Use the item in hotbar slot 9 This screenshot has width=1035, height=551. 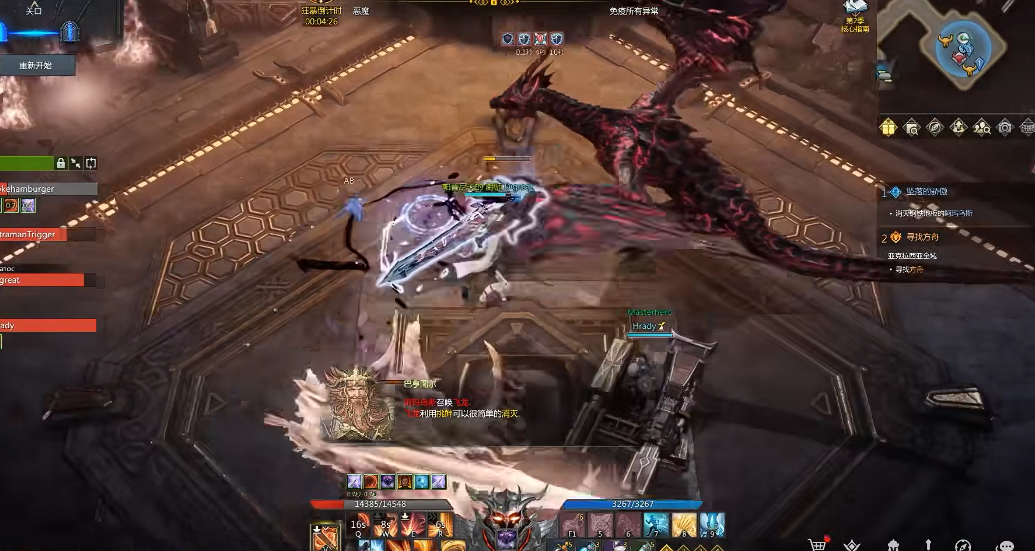[x=711, y=524]
